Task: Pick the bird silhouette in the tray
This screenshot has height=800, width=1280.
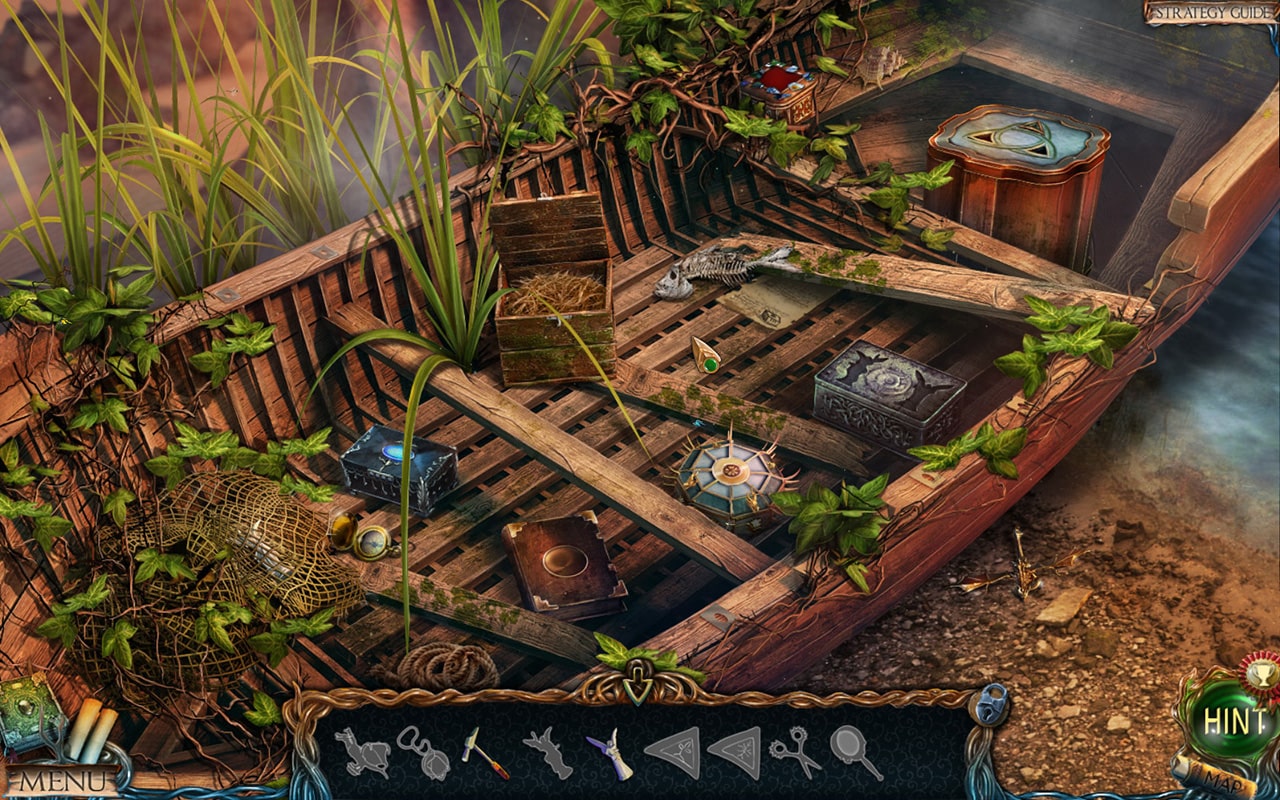Action: (361, 753)
